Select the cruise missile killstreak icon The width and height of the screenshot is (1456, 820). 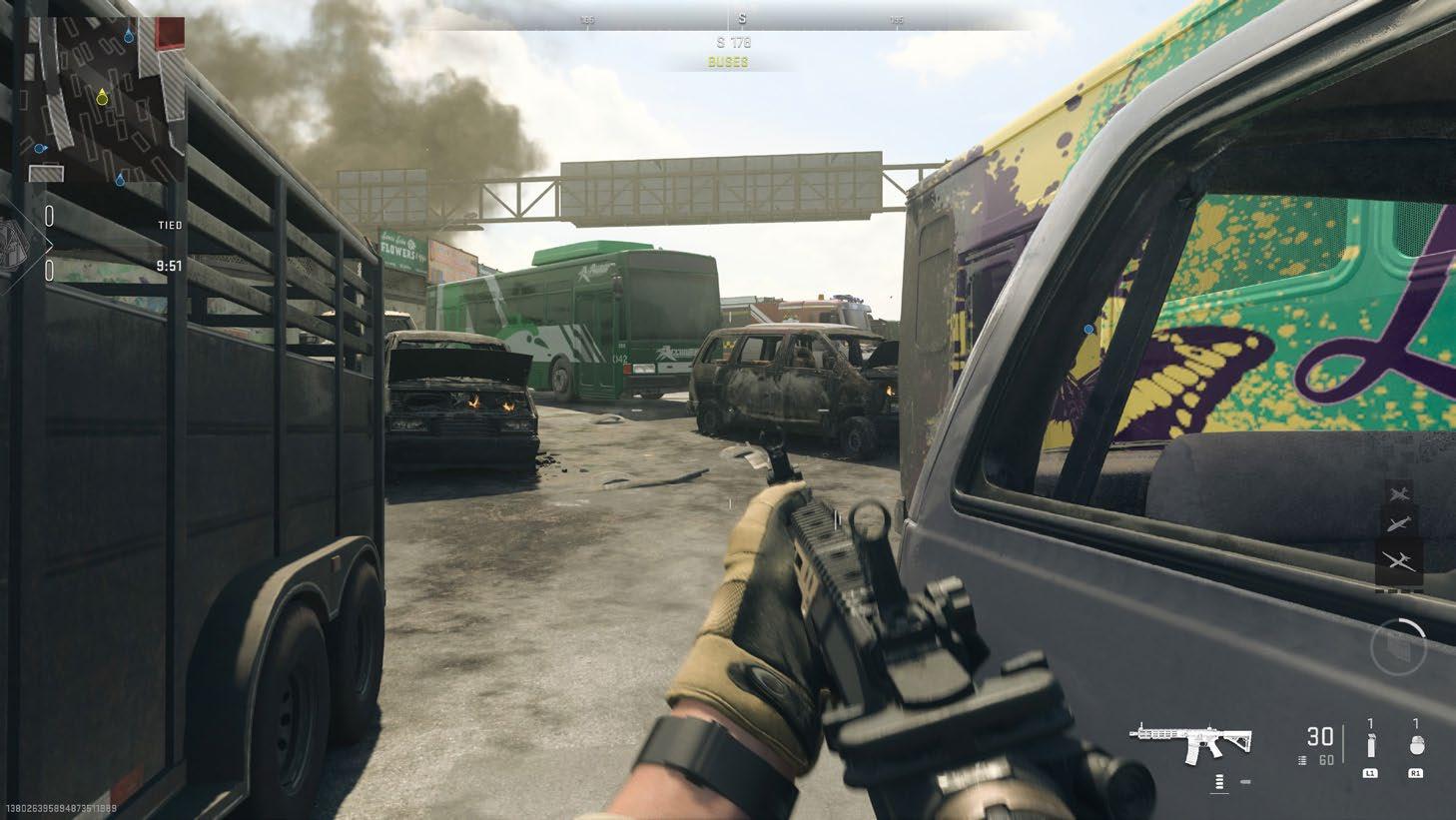tap(1399, 525)
